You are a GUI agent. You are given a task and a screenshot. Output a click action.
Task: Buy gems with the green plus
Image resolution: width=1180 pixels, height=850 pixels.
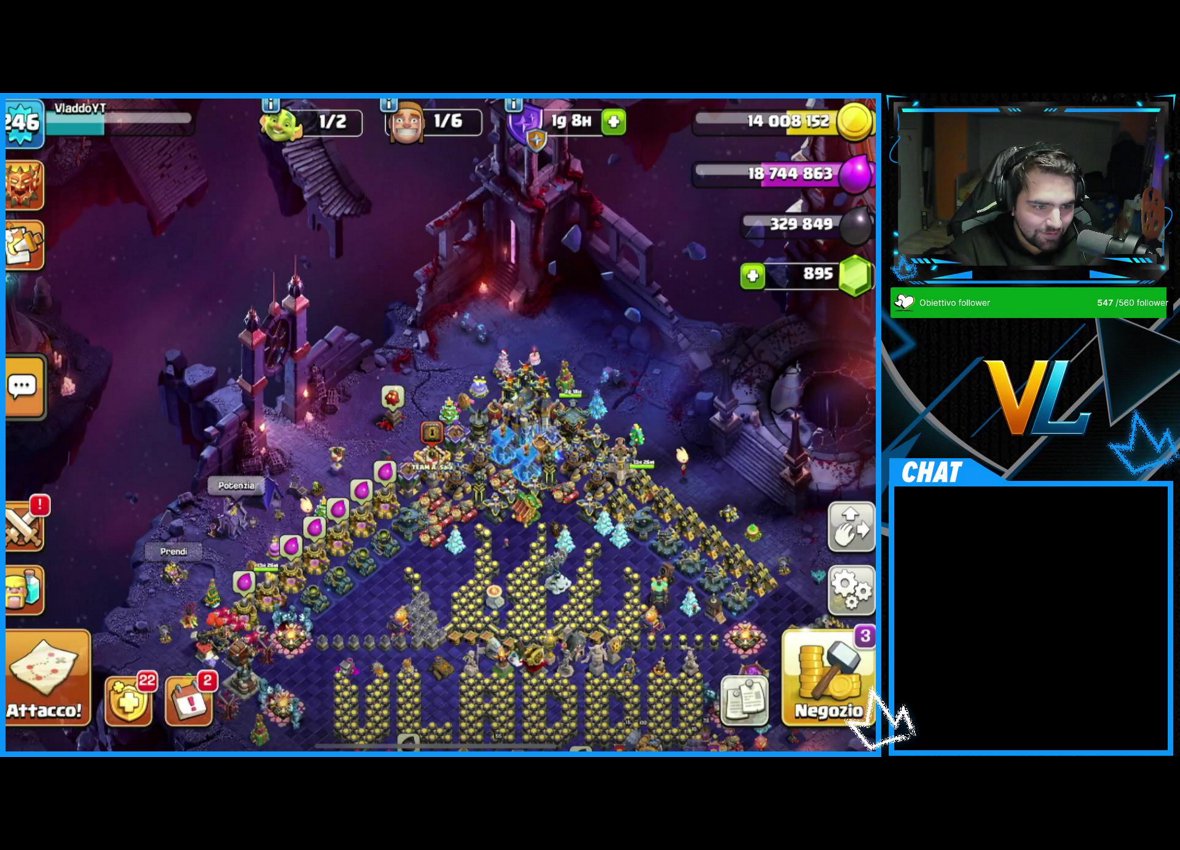[752, 275]
